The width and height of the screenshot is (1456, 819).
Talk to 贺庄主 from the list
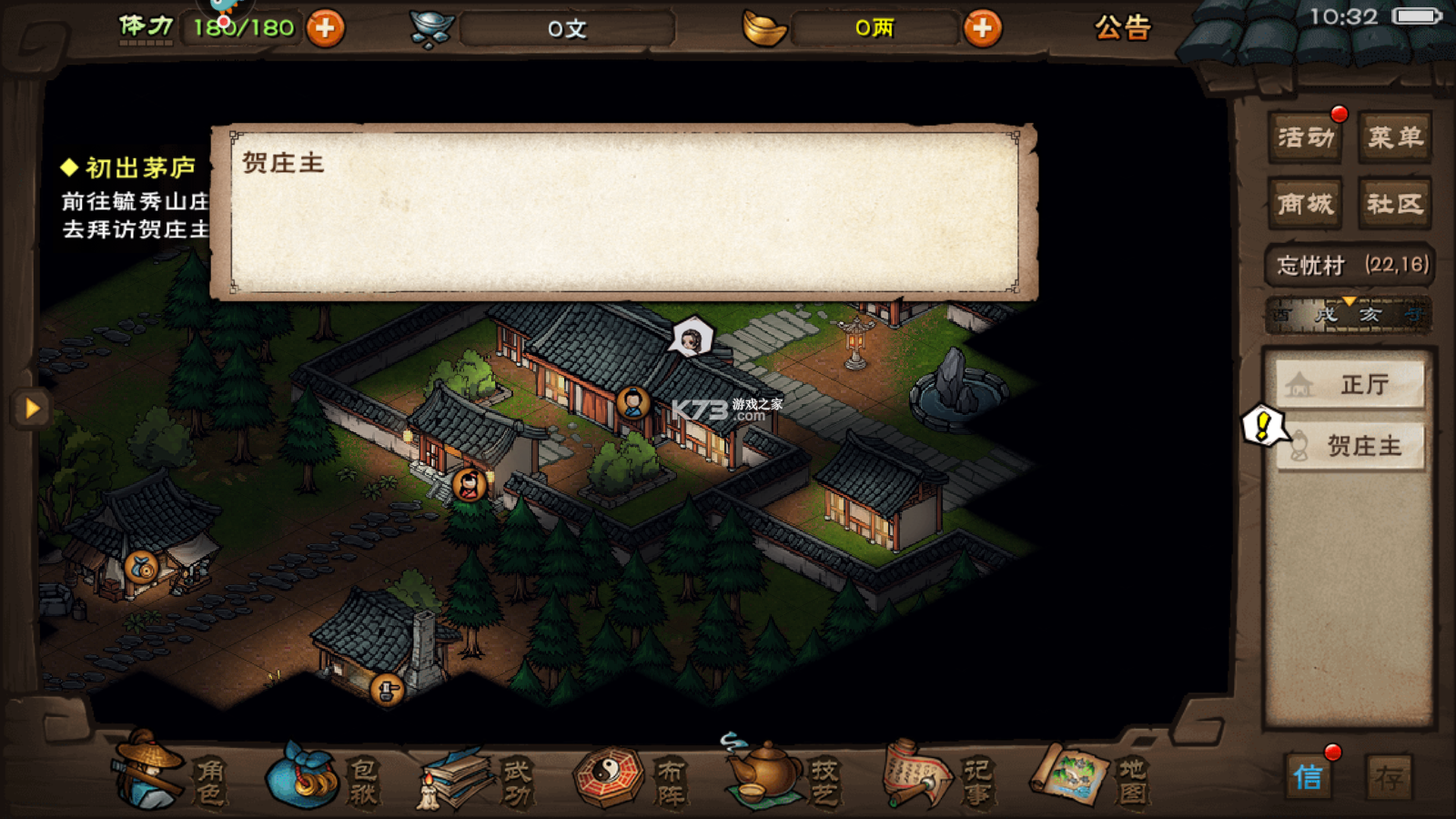pos(1350,446)
